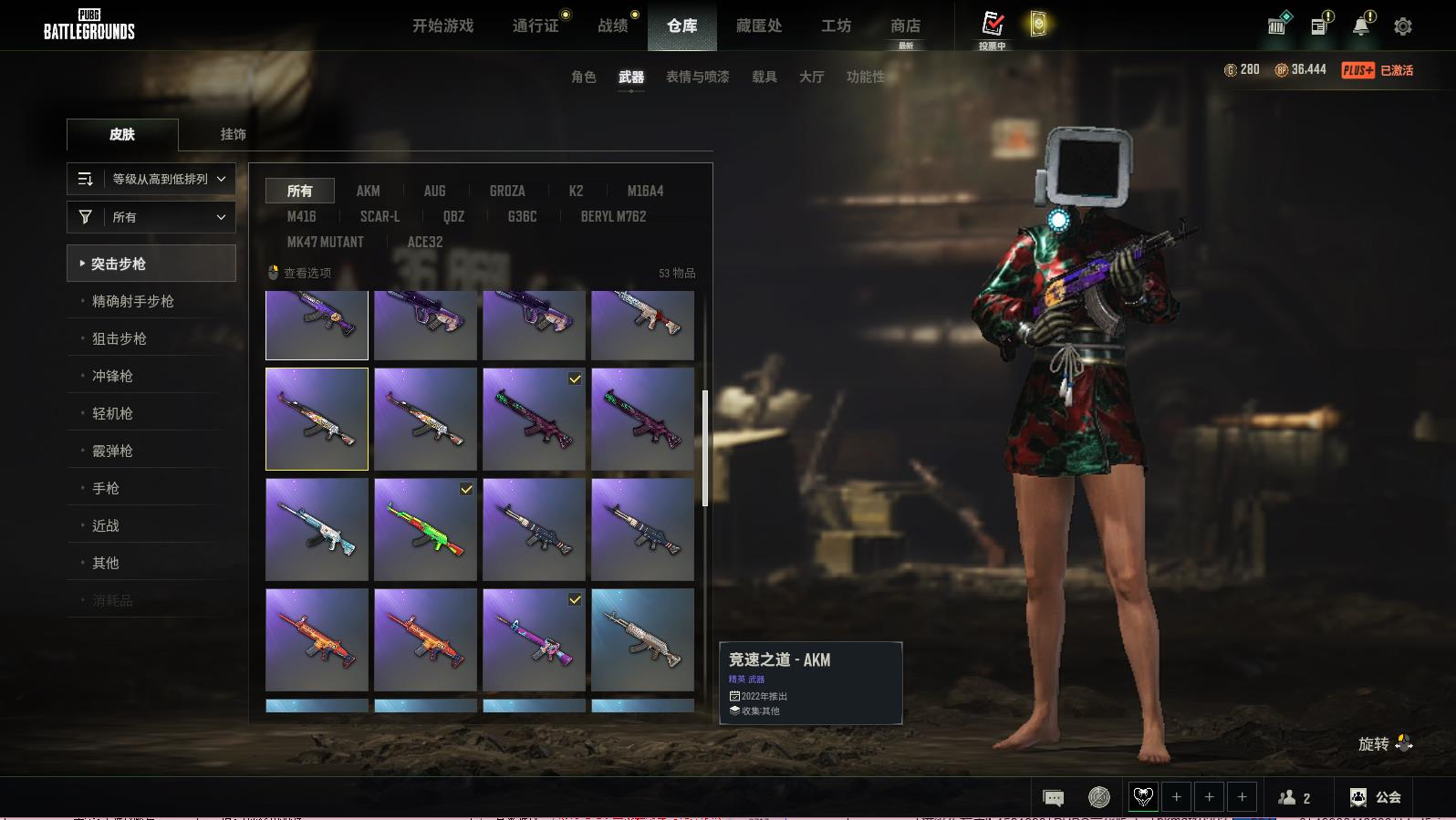Pick the white AKM skin on blue background
Viewport: 1456px width, 820px height.
642,639
